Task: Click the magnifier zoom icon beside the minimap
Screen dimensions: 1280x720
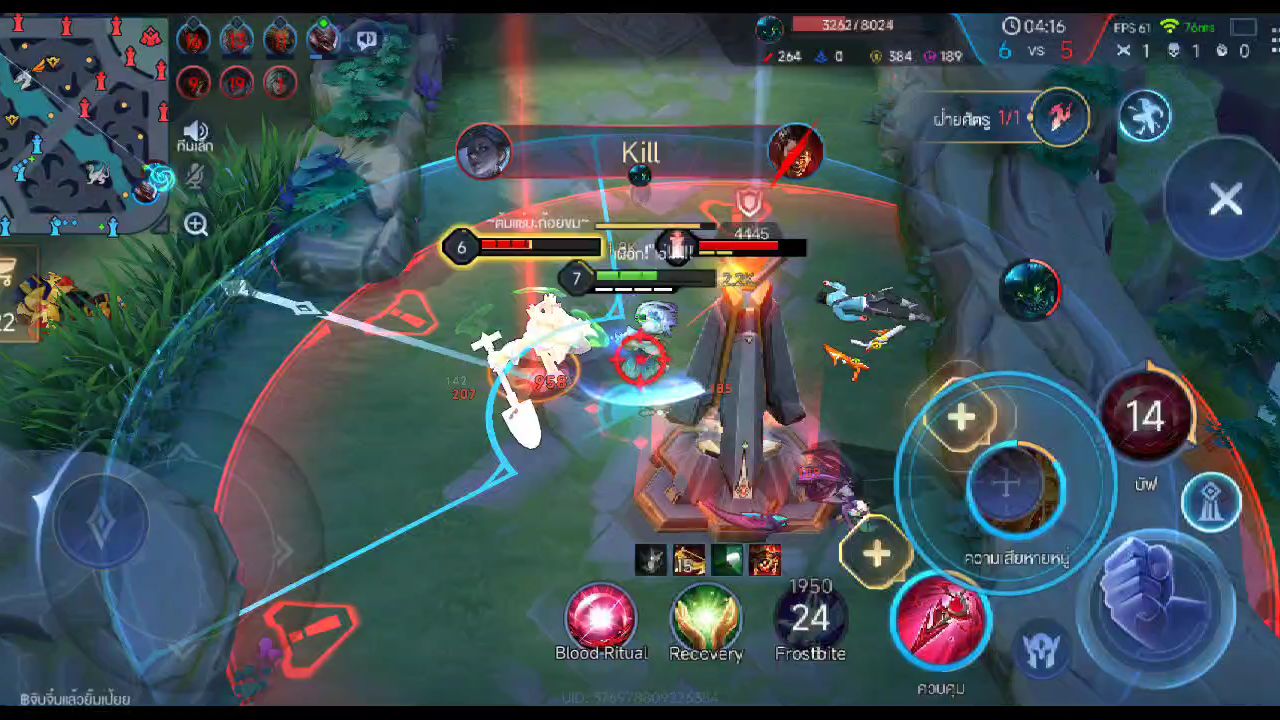Action: coord(196,224)
